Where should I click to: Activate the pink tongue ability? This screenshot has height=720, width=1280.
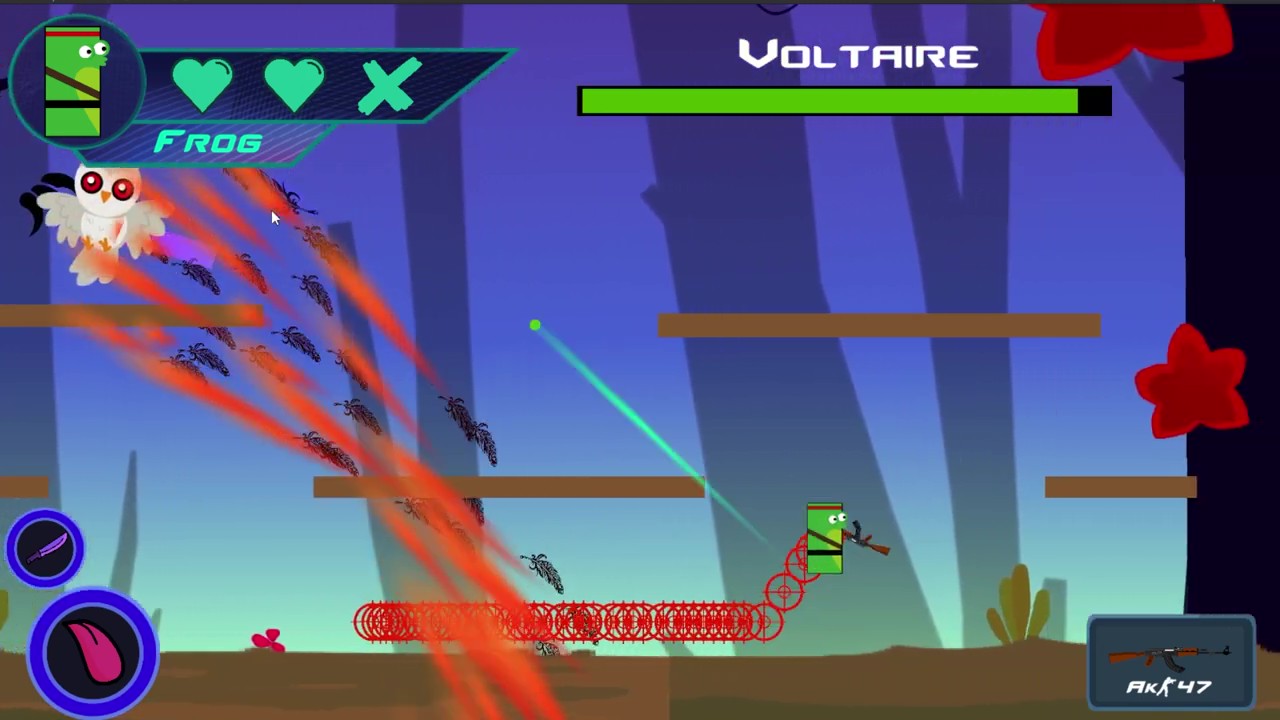click(x=93, y=652)
